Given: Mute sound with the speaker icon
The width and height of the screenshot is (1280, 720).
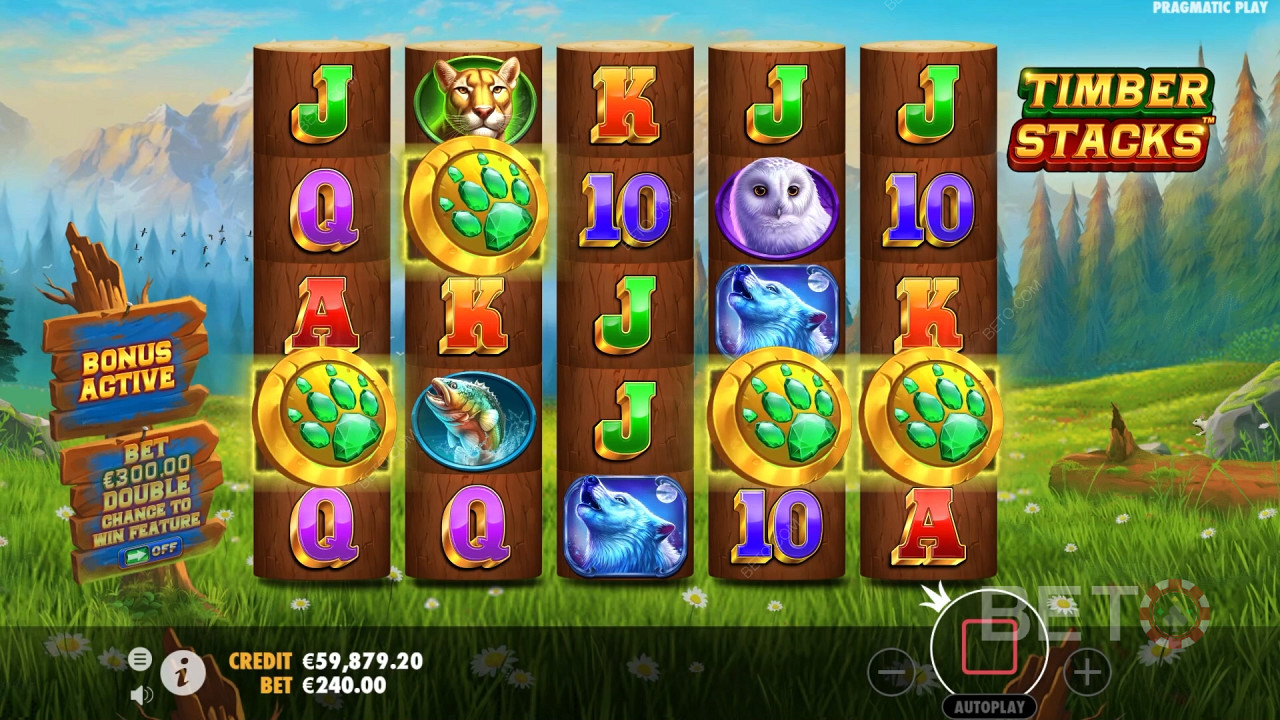Looking at the screenshot, I should click(x=141, y=693).
